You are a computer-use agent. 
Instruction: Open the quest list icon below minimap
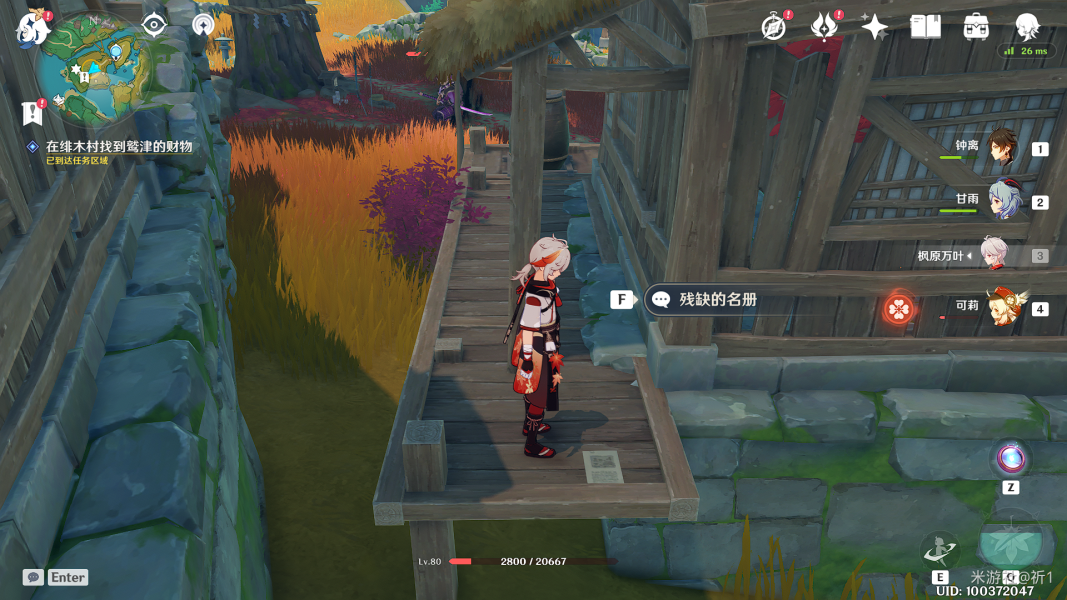pyautogui.click(x=33, y=113)
